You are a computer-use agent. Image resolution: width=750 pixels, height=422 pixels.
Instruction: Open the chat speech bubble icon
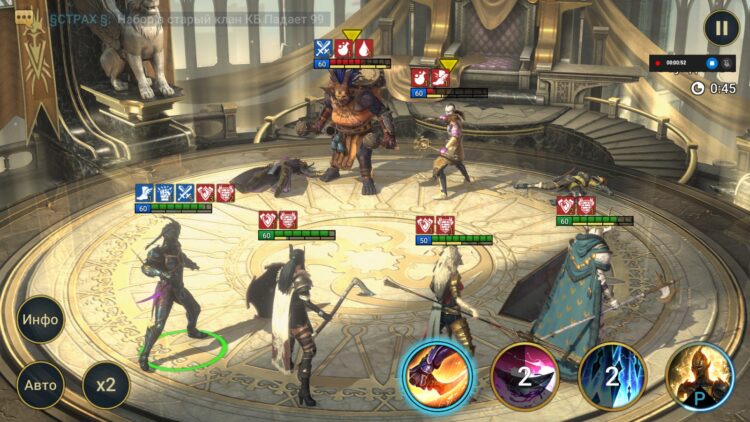click(23, 17)
